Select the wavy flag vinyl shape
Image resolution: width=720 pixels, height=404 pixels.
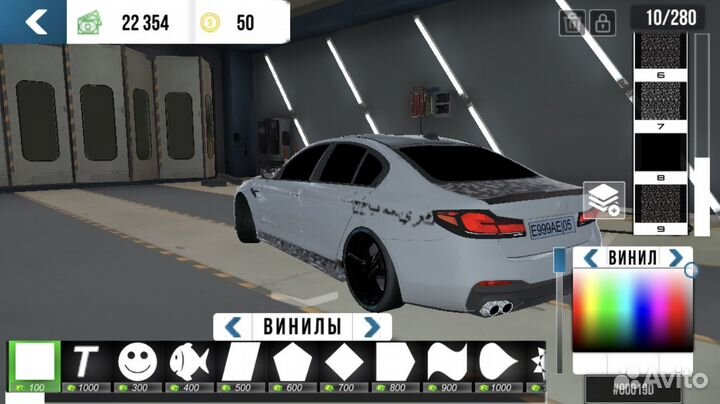448,361
